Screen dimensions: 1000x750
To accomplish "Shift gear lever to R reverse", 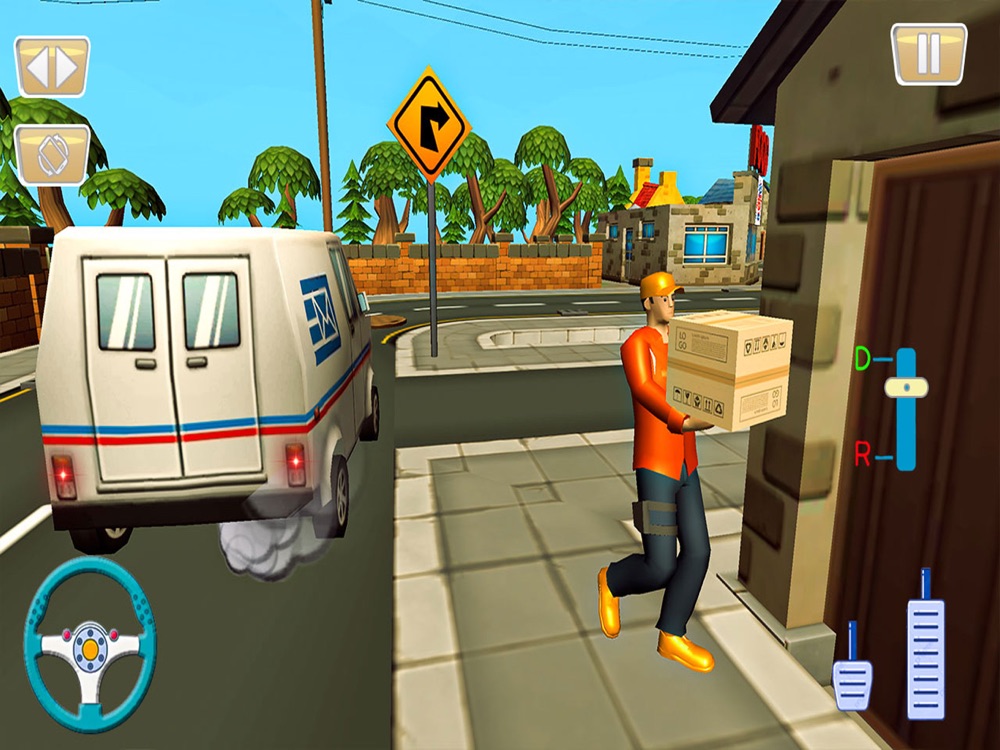I will click(863, 456).
